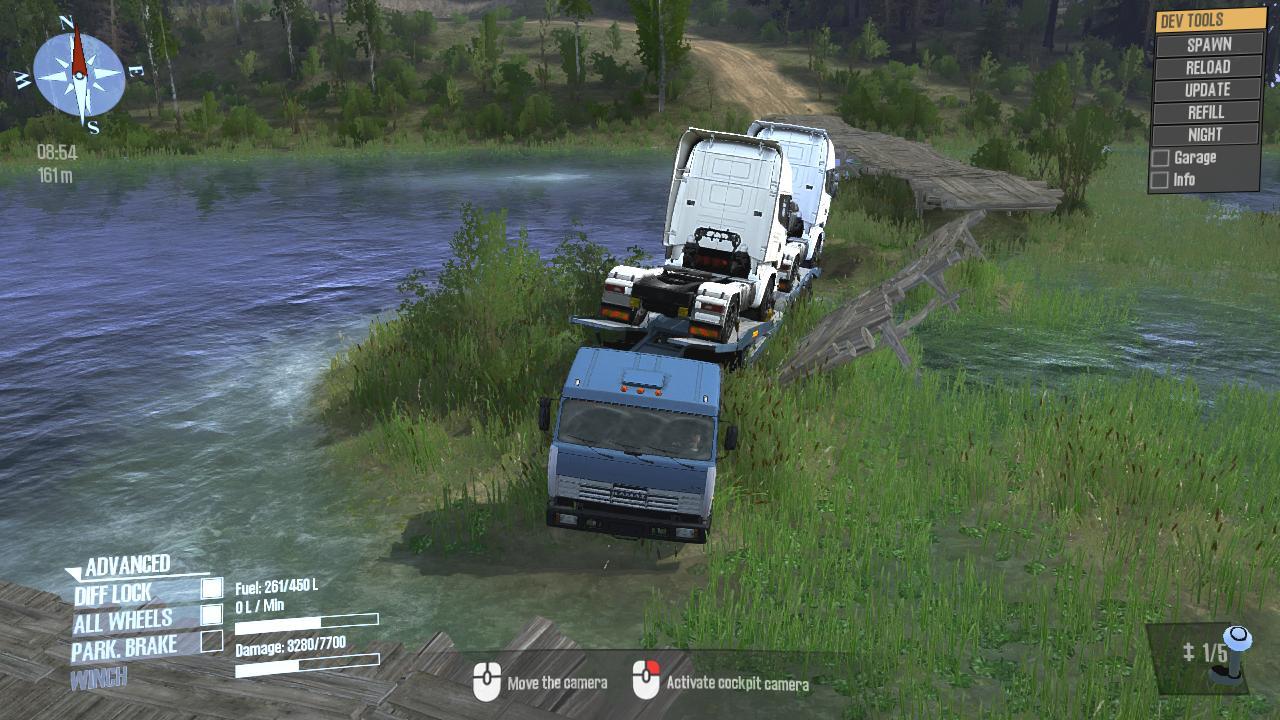Enable the Info checkbox
The width and height of the screenshot is (1280, 720).
click(1160, 181)
